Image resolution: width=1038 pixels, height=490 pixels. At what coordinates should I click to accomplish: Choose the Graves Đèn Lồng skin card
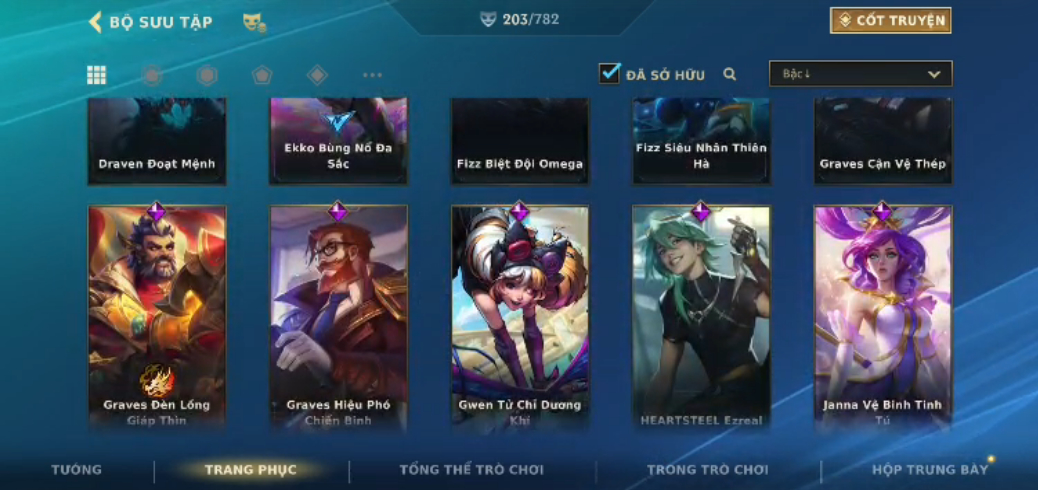[x=157, y=315]
